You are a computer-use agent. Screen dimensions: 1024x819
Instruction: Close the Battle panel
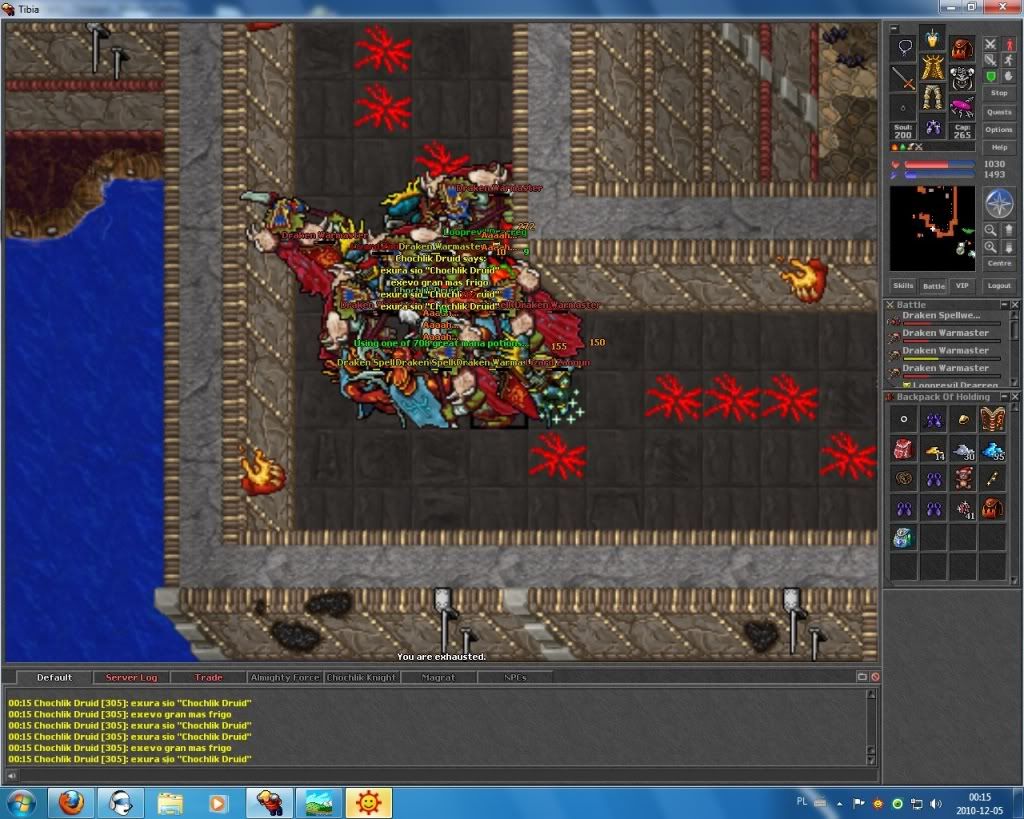click(1015, 305)
